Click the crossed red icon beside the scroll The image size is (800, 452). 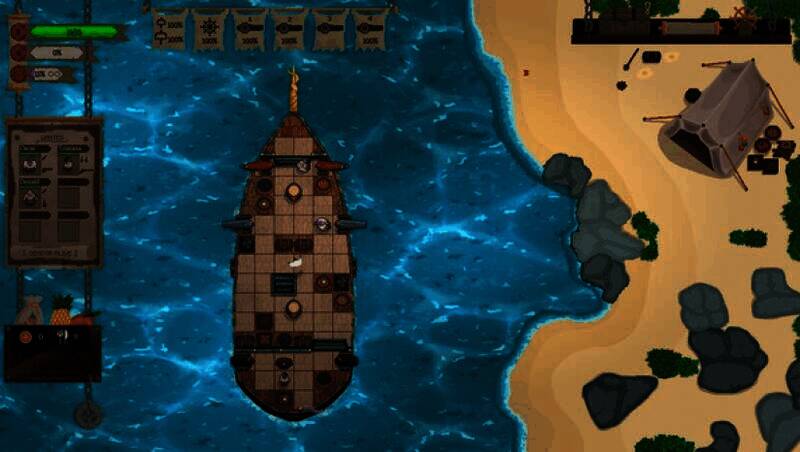[x=743, y=14]
